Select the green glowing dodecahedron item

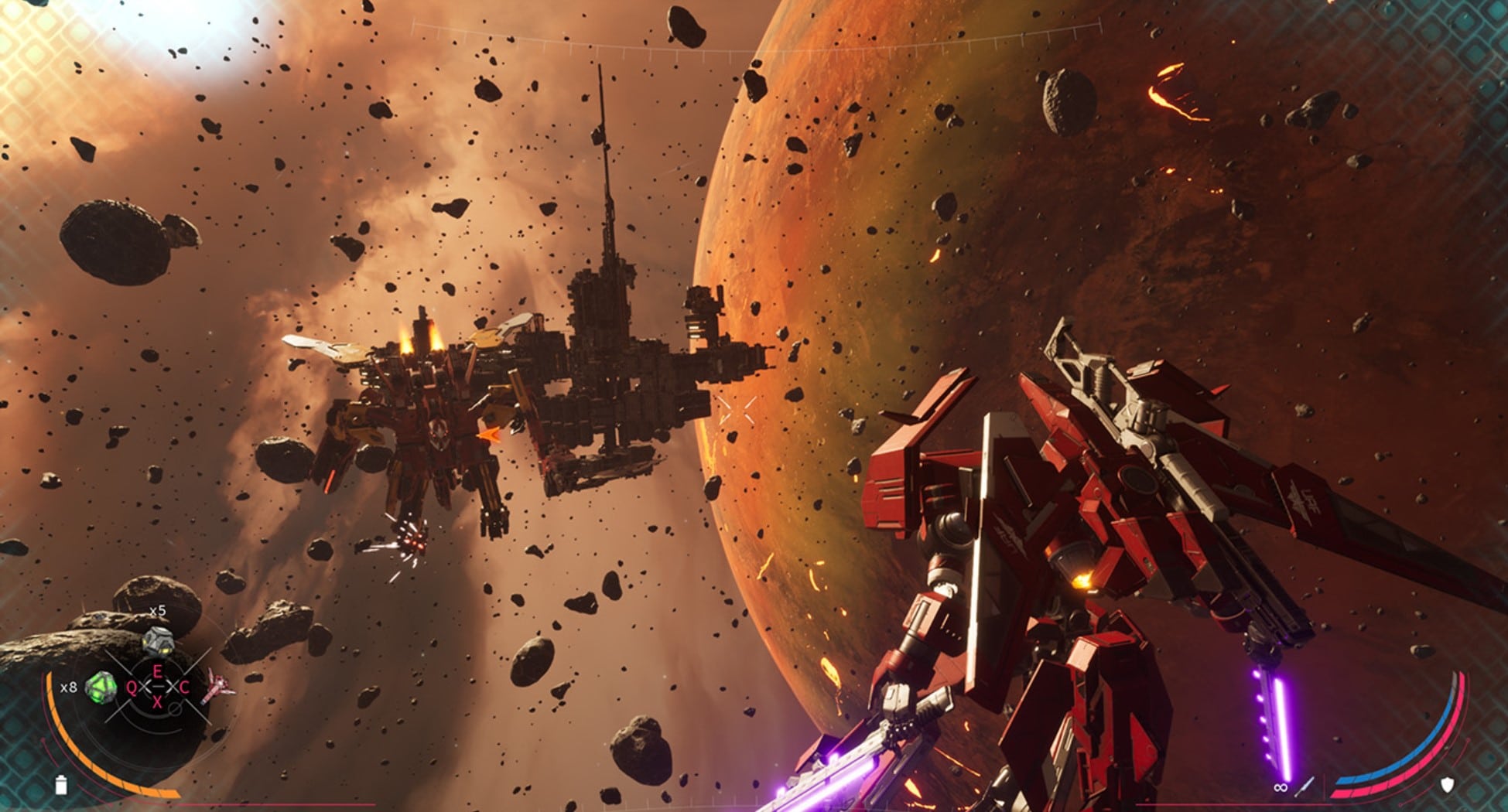click(101, 687)
